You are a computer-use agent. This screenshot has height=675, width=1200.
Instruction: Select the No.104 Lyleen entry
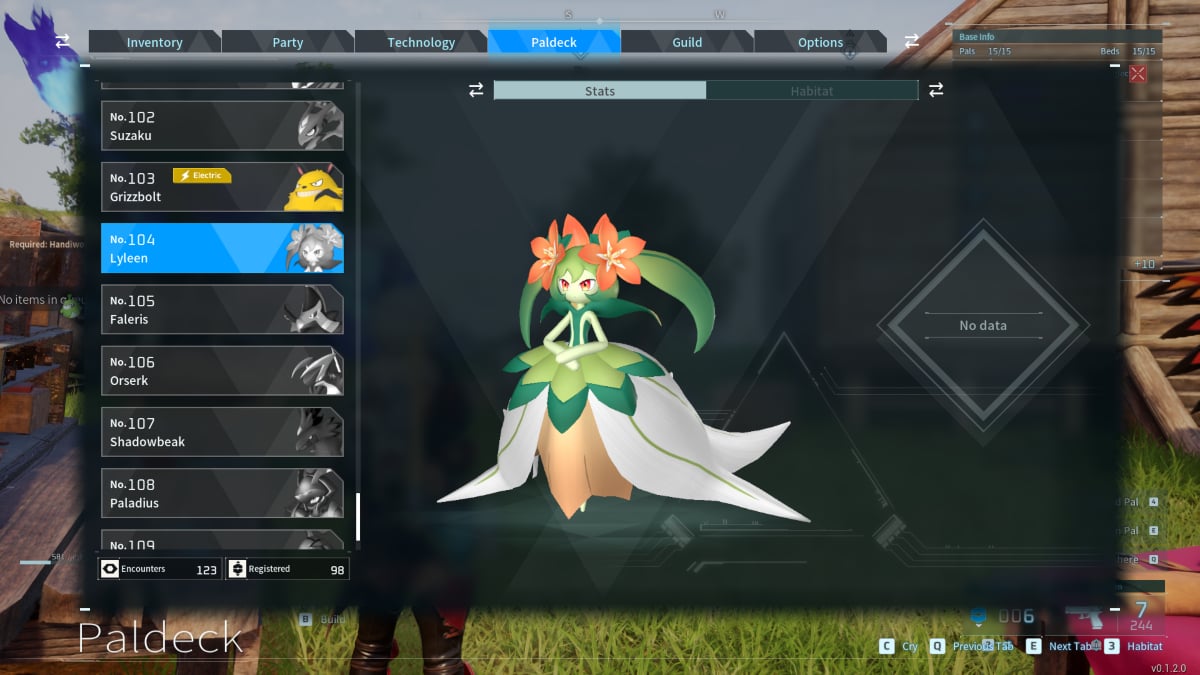222,248
